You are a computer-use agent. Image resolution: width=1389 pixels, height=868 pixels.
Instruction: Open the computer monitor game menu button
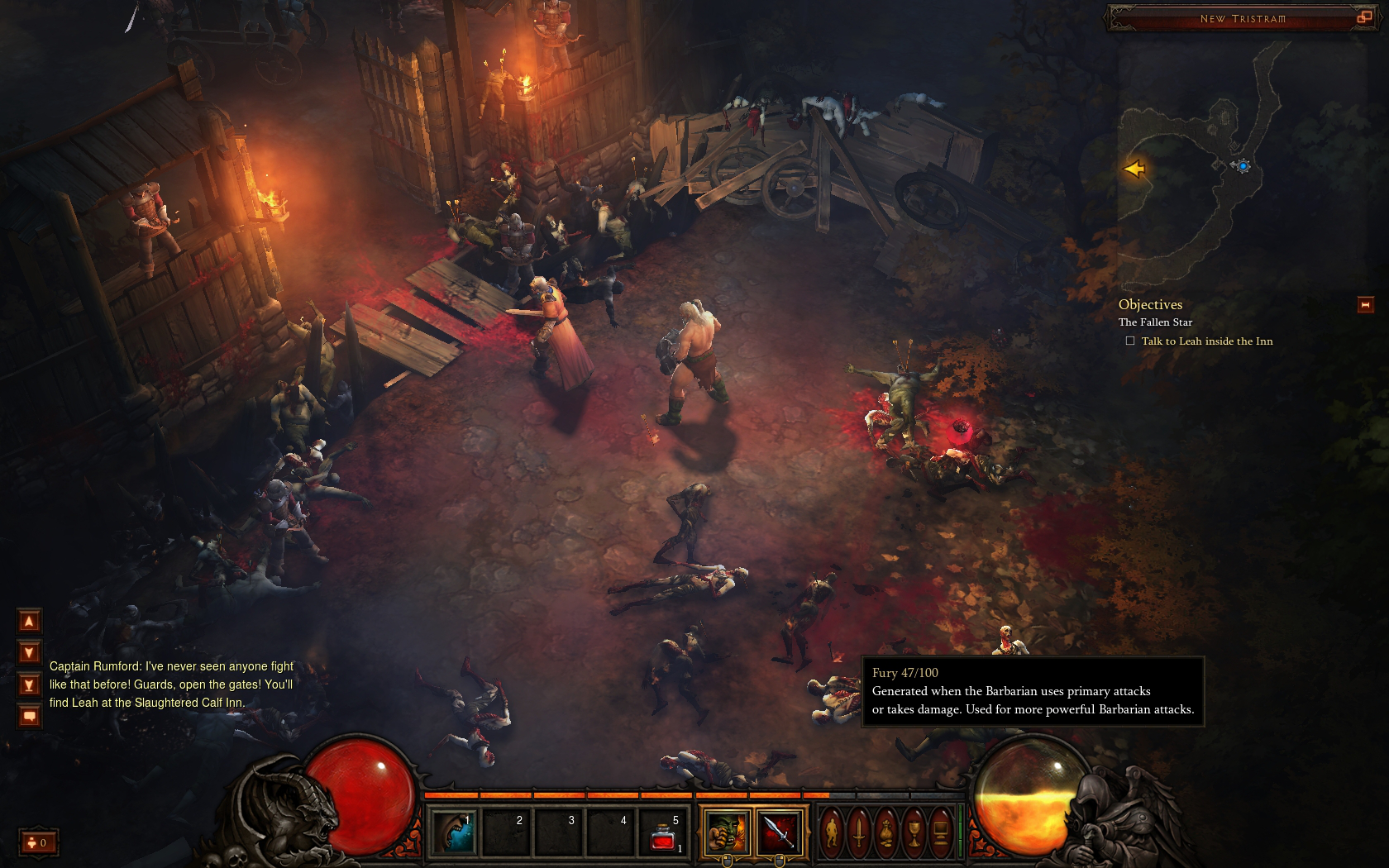[x=941, y=832]
